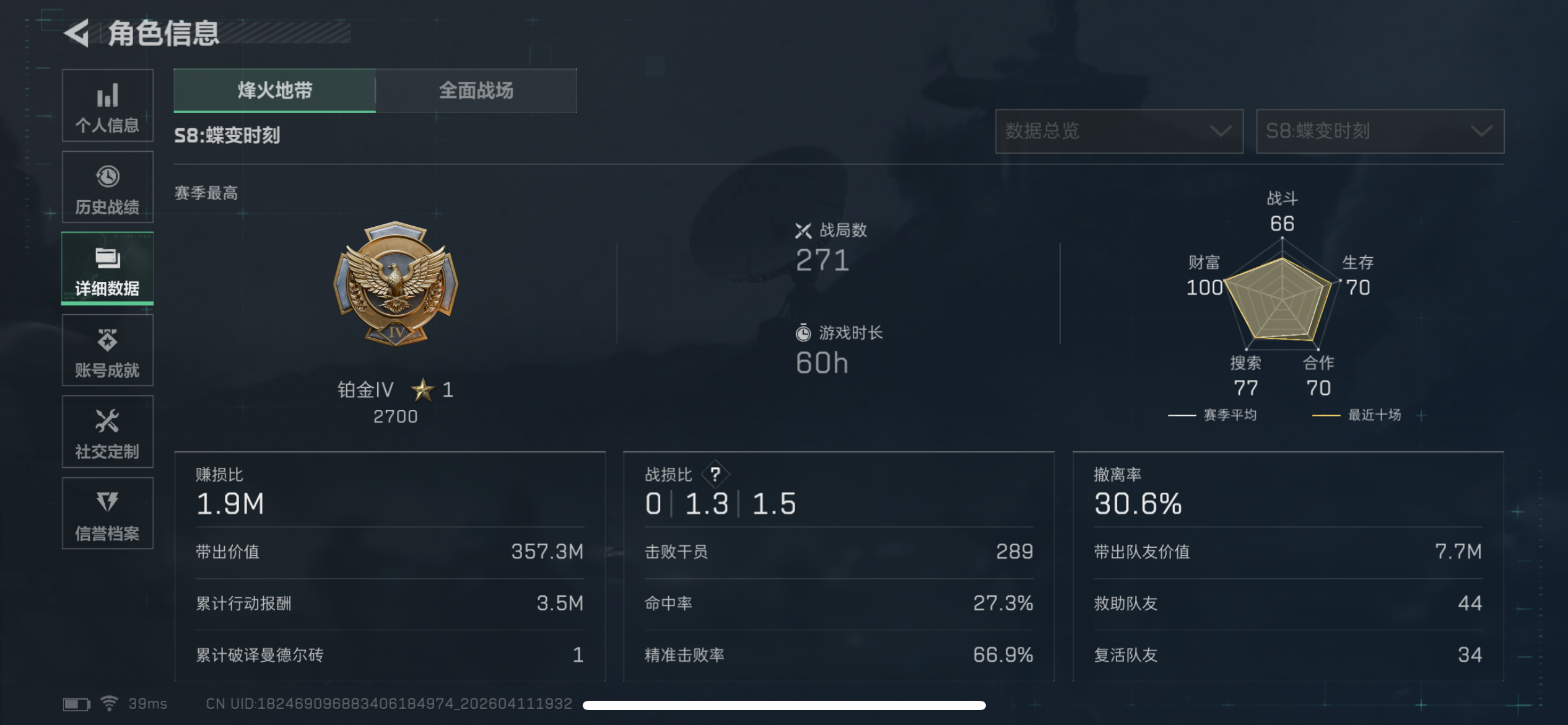Toggle the 最近十场 line on radar chart

tap(1378, 415)
